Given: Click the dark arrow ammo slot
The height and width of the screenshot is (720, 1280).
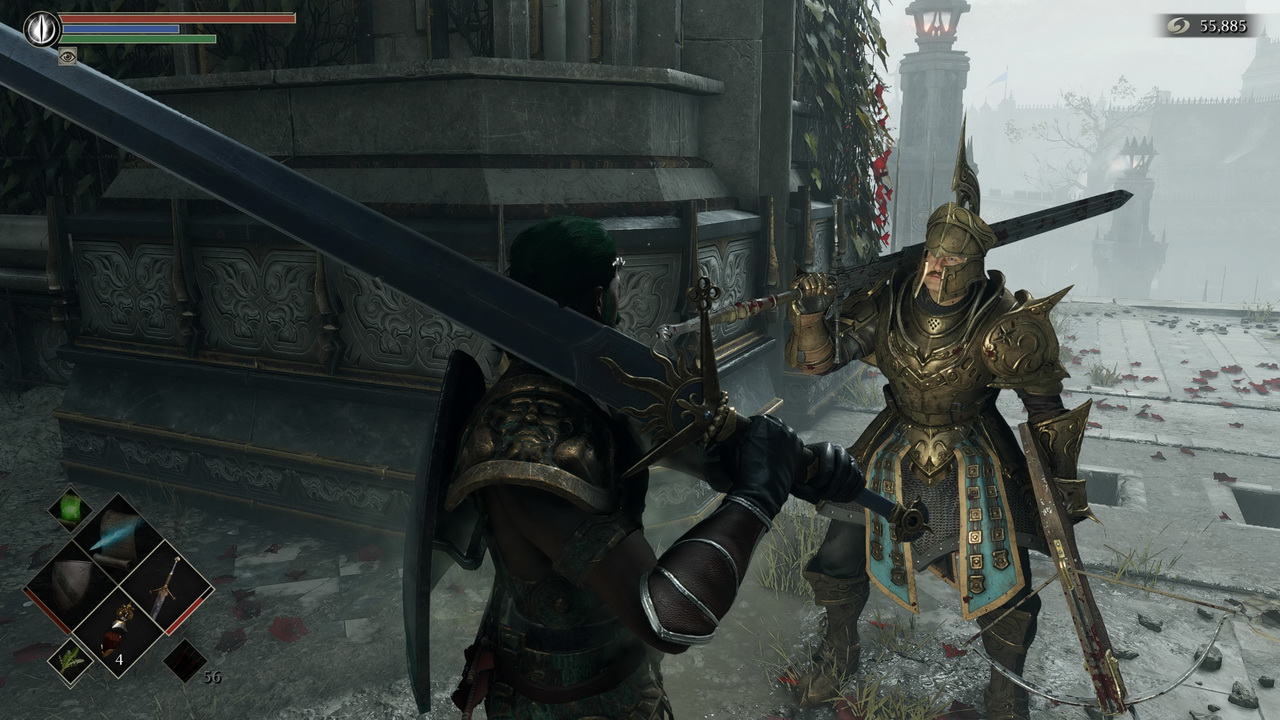Looking at the screenshot, I should [x=184, y=660].
